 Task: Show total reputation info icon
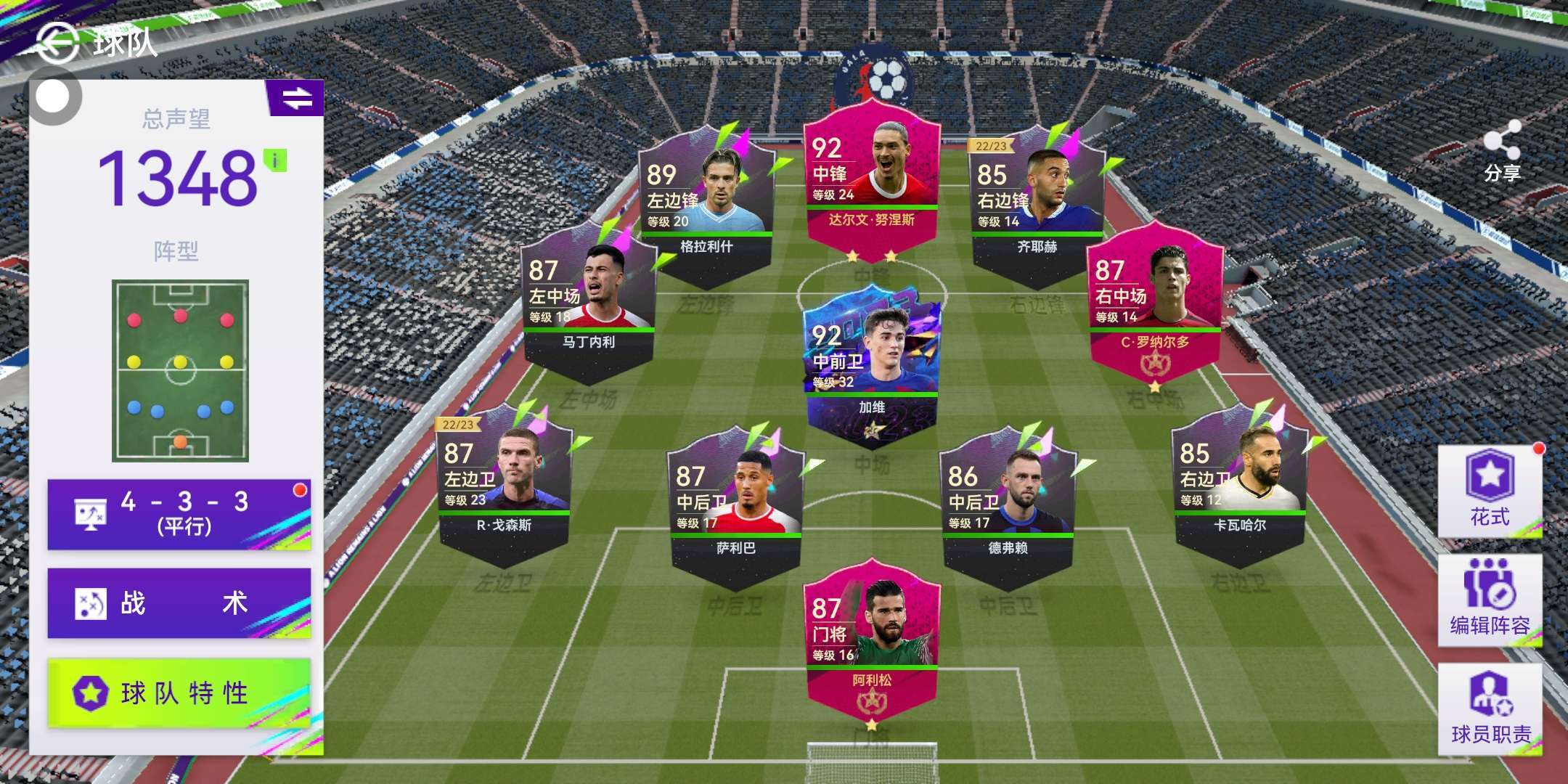[x=275, y=160]
